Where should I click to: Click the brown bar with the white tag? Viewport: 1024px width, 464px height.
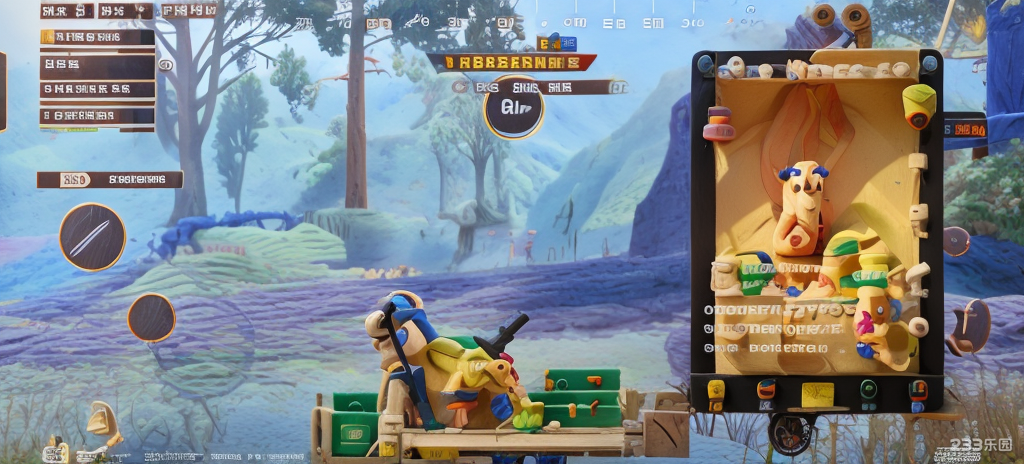(110, 180)
